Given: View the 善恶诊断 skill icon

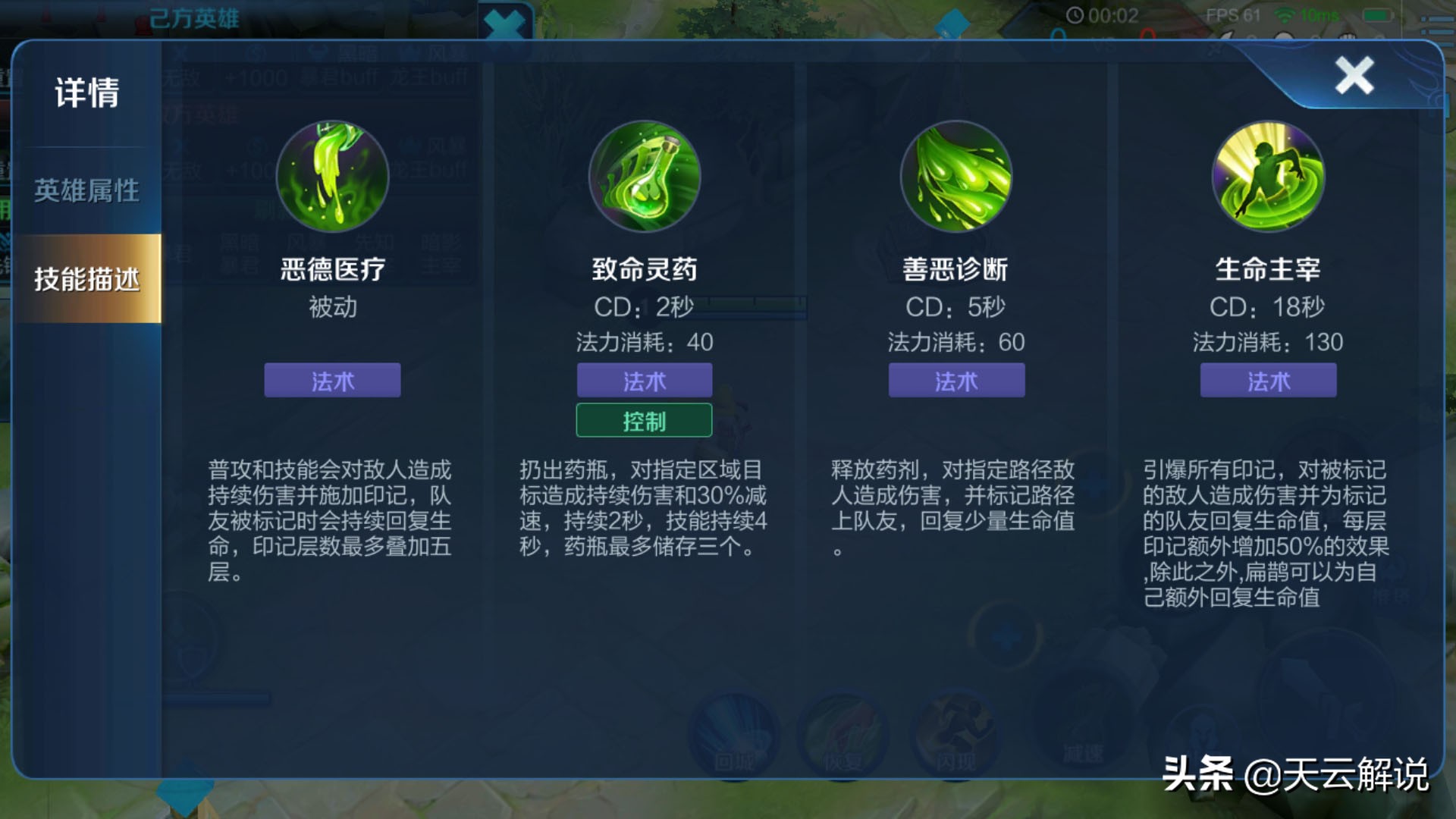Looking at the screenshot, I should coord(957,176).
